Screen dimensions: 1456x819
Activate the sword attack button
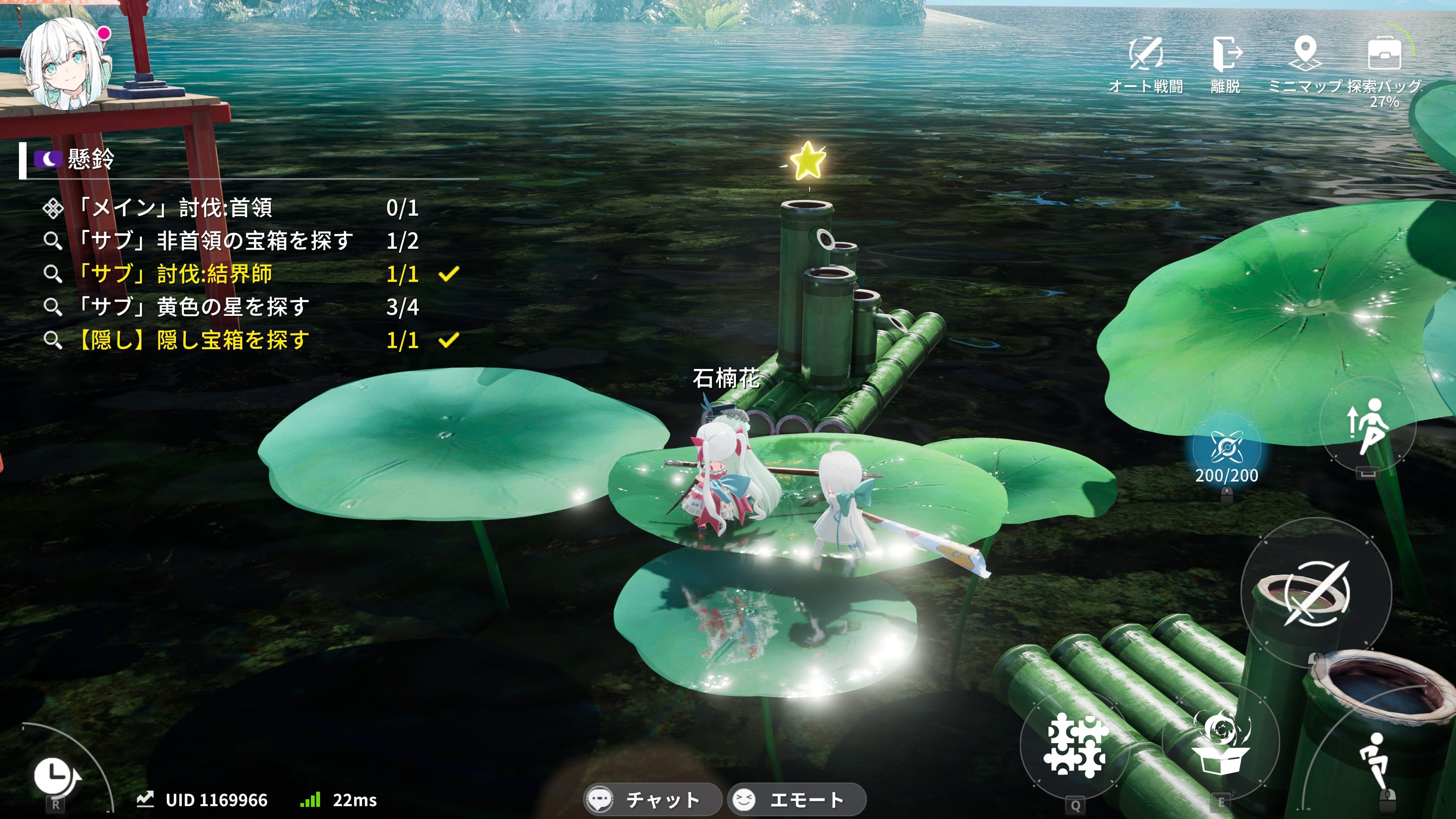tap(1316, 593)
